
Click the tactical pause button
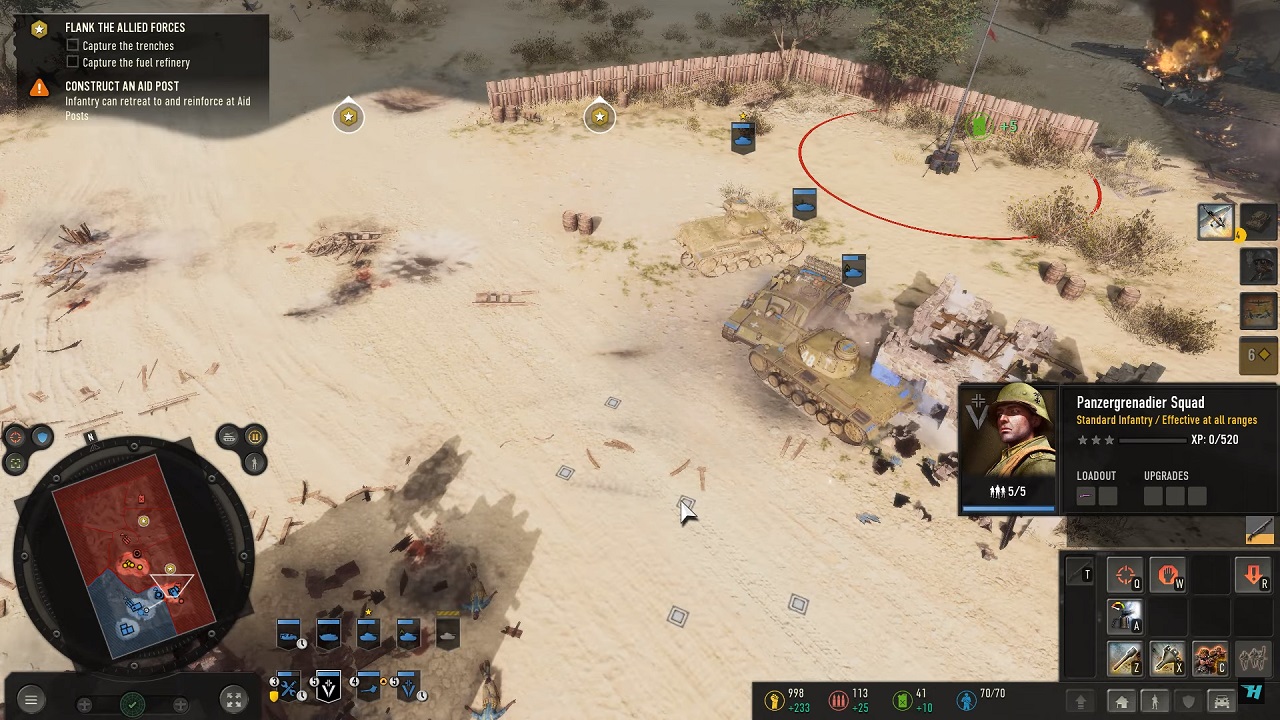click(254, 437)
